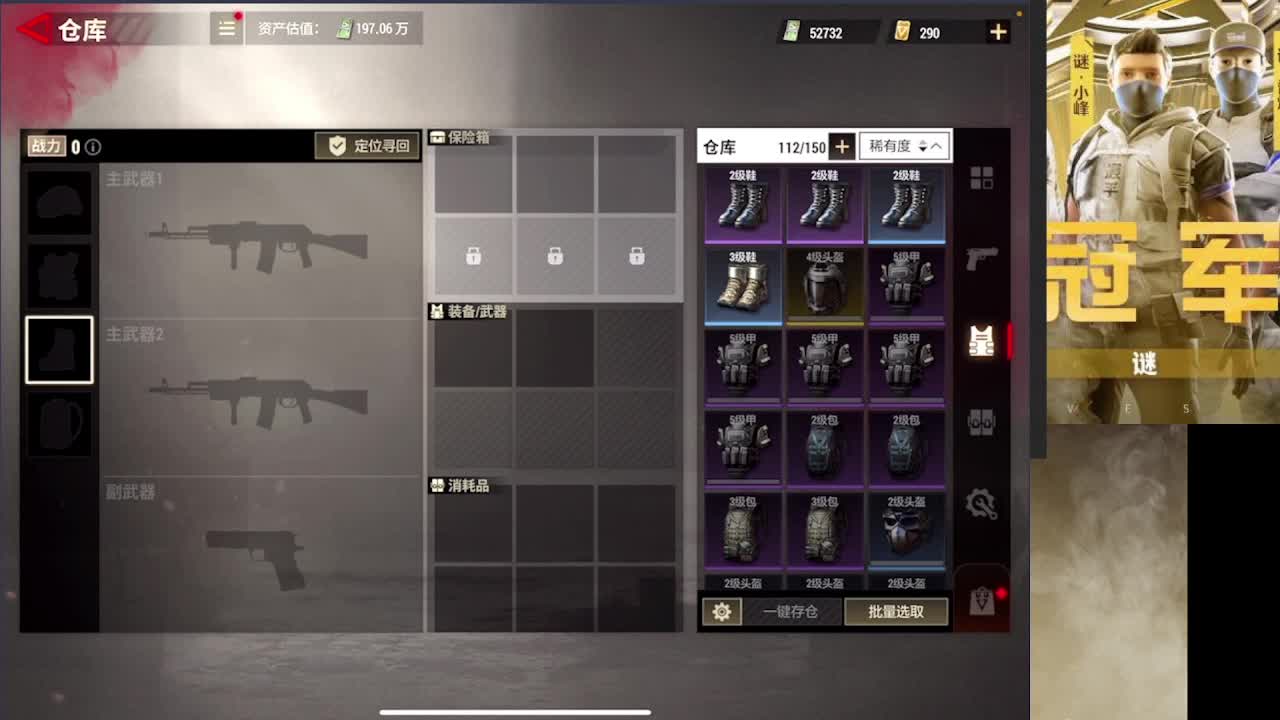Open the 稀有度 sort dropdown
Screen dimensions: 1280x720
[x=890, y=146]
